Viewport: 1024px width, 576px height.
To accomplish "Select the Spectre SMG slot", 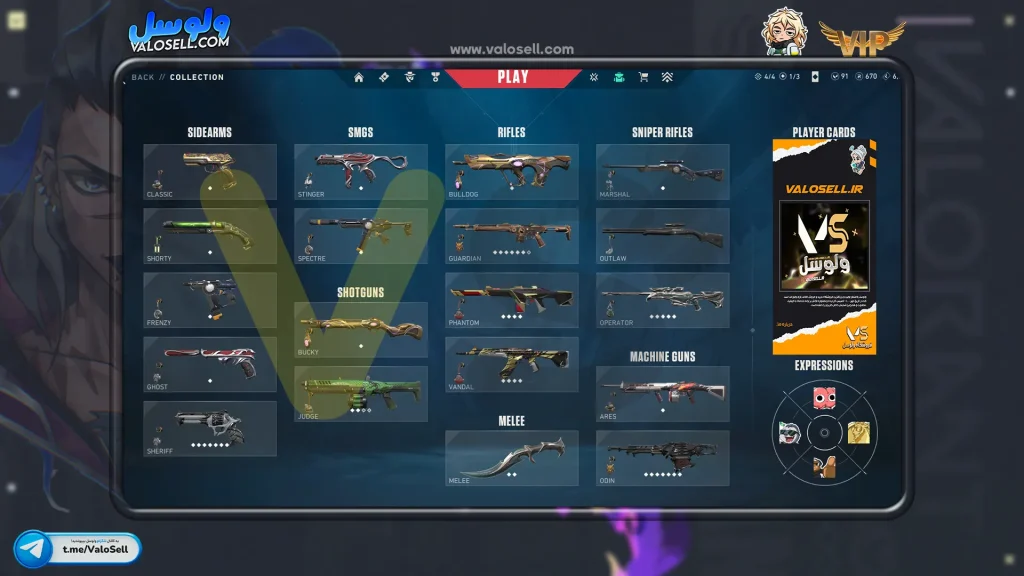I will coord(361,236).
